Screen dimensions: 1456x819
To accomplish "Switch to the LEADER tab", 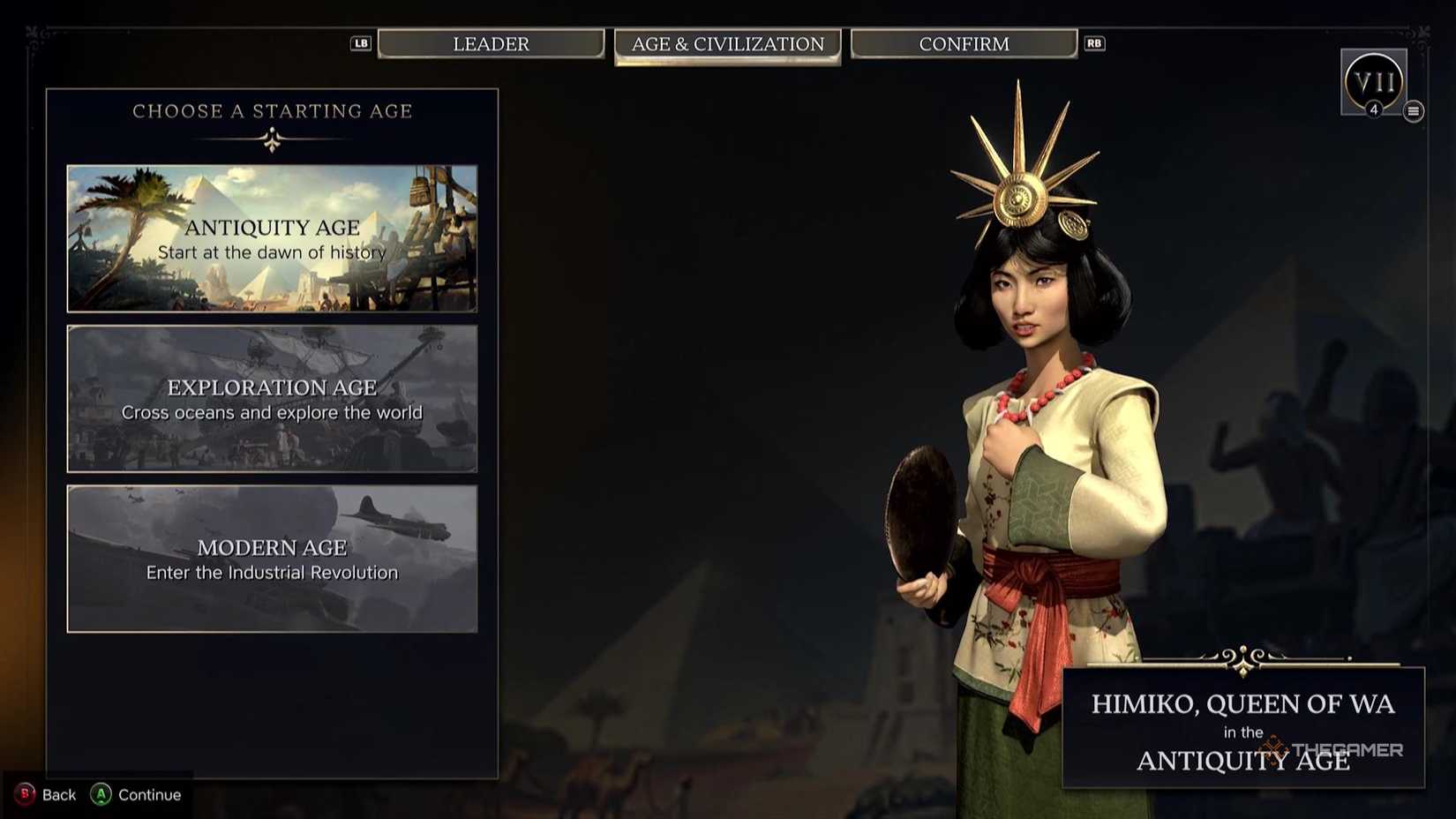I will 491,43.
